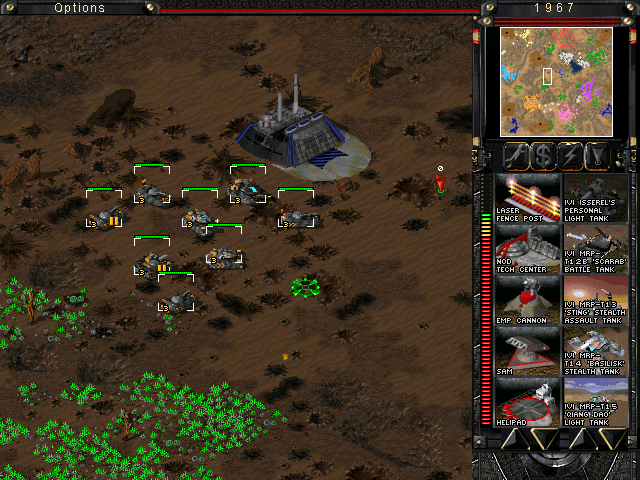640x480 pixels.
Task: Activate the repair wrench button
Action: pyautogui.click(x=517, y=156)
